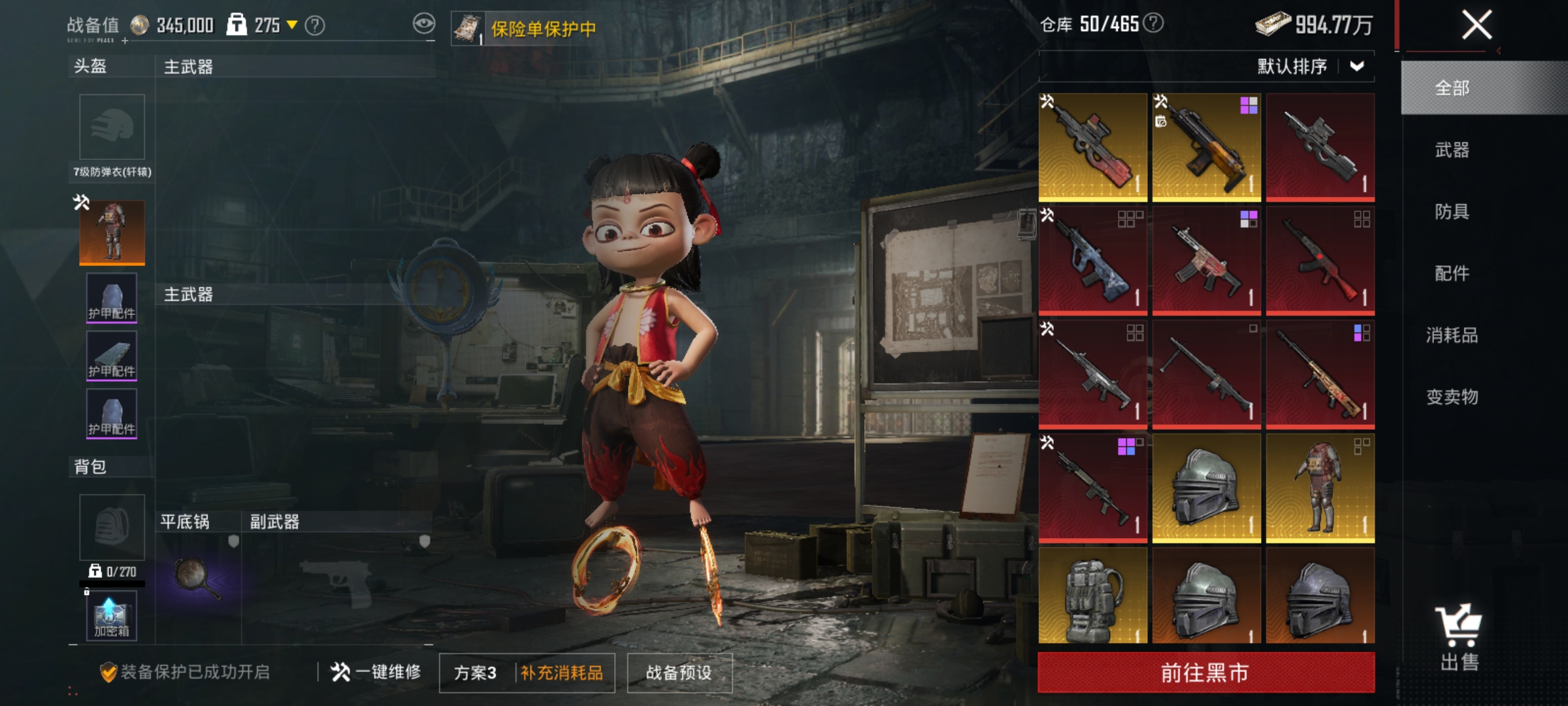Use 一键维修 one-click repair
The width and height of the screenshot is (1568, 706).
376,672
